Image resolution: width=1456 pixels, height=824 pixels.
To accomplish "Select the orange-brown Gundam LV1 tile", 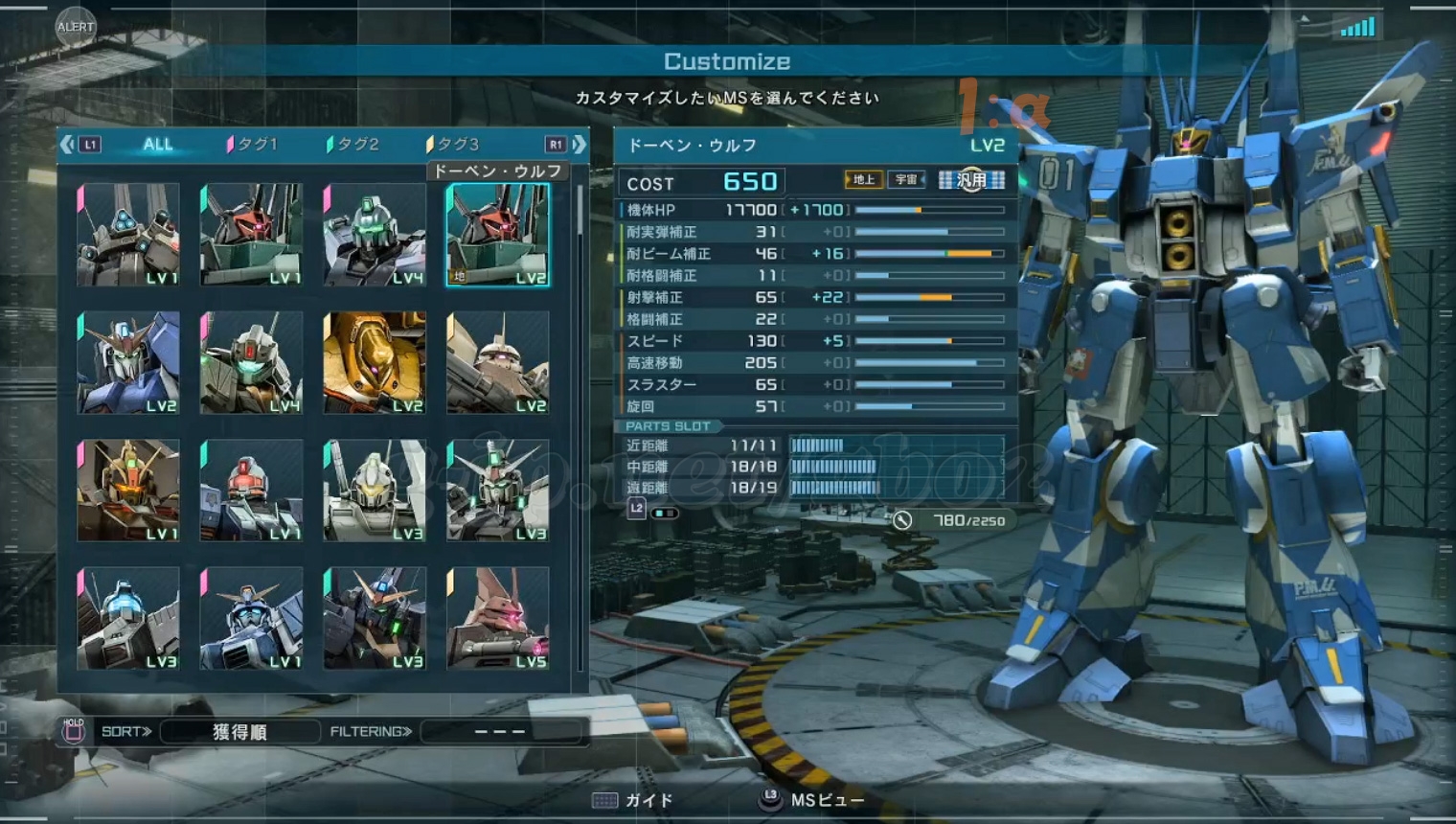I will (x=128, y=491).
